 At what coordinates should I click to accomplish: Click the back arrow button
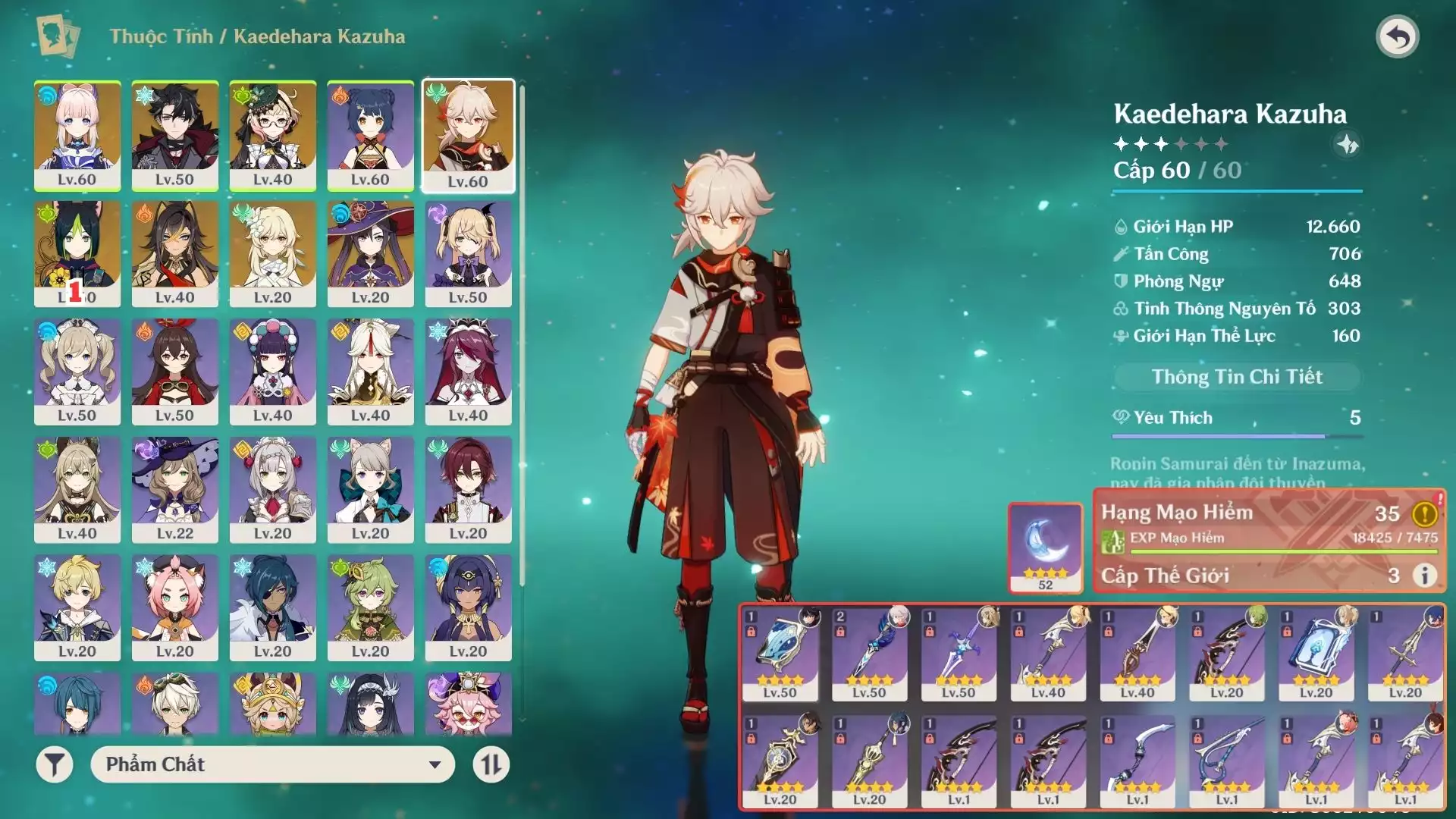1398,36
